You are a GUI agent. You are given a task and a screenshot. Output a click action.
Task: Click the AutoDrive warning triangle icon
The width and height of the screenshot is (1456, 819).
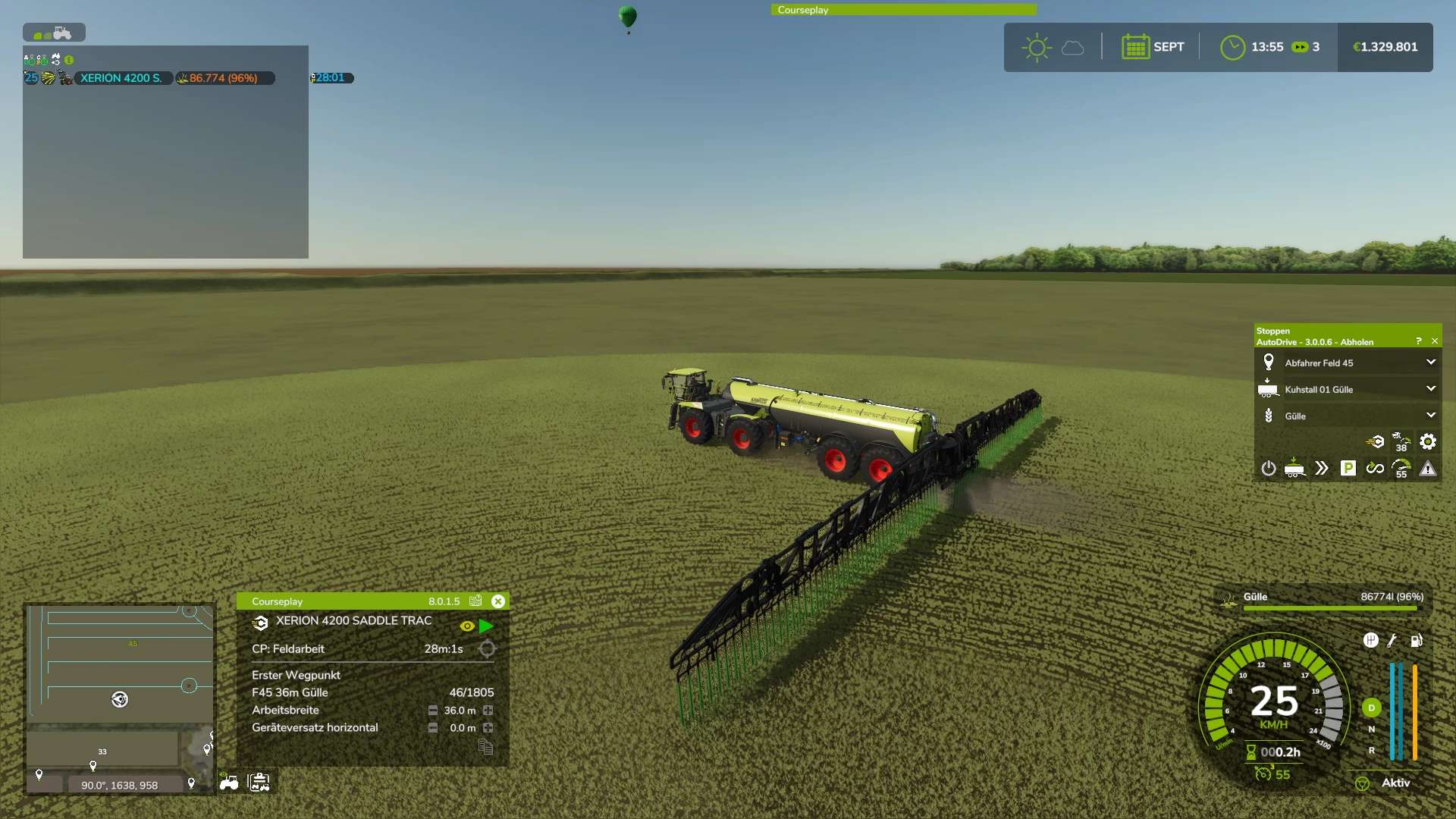click(1427, 469)
